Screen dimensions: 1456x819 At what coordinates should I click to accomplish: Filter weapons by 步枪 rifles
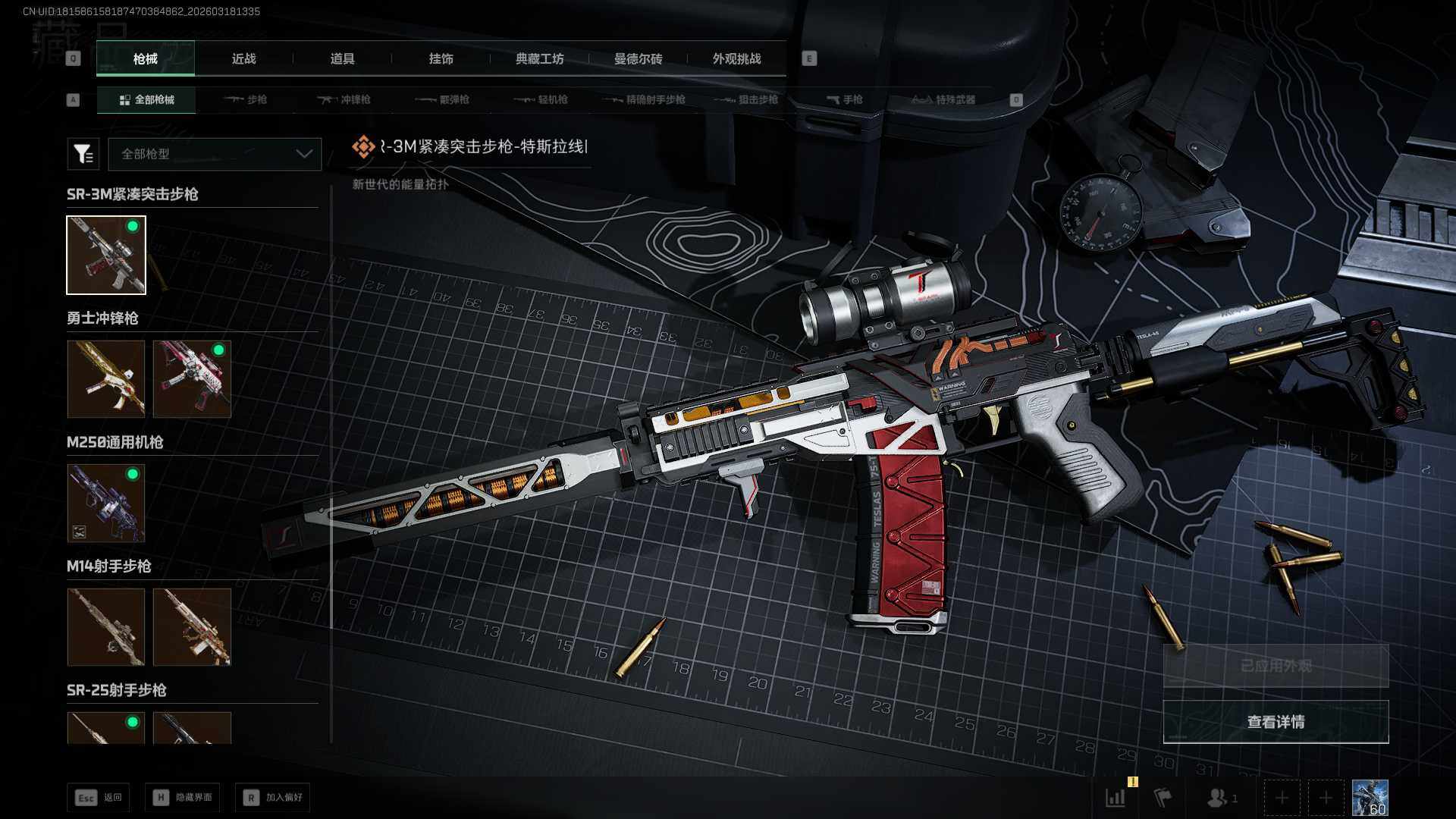point(246,100)
